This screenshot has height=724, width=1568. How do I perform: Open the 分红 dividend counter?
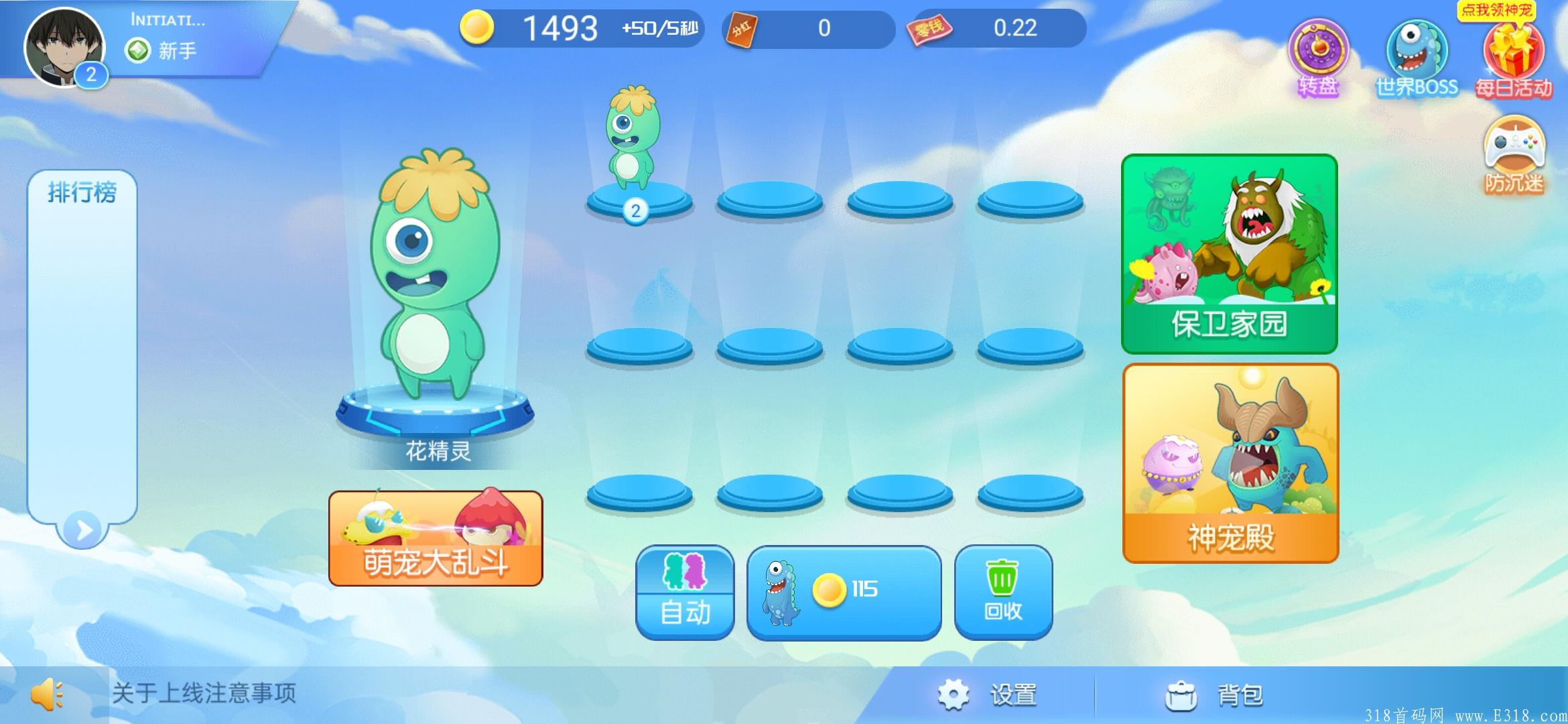click(x=808, y=29)
